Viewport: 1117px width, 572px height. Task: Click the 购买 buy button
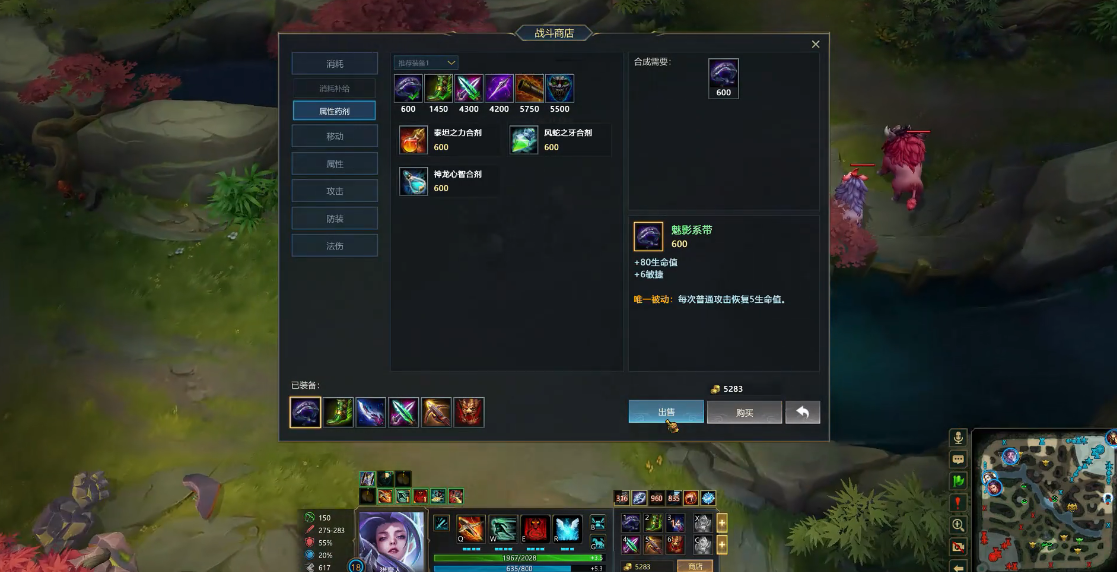point(744,412)
